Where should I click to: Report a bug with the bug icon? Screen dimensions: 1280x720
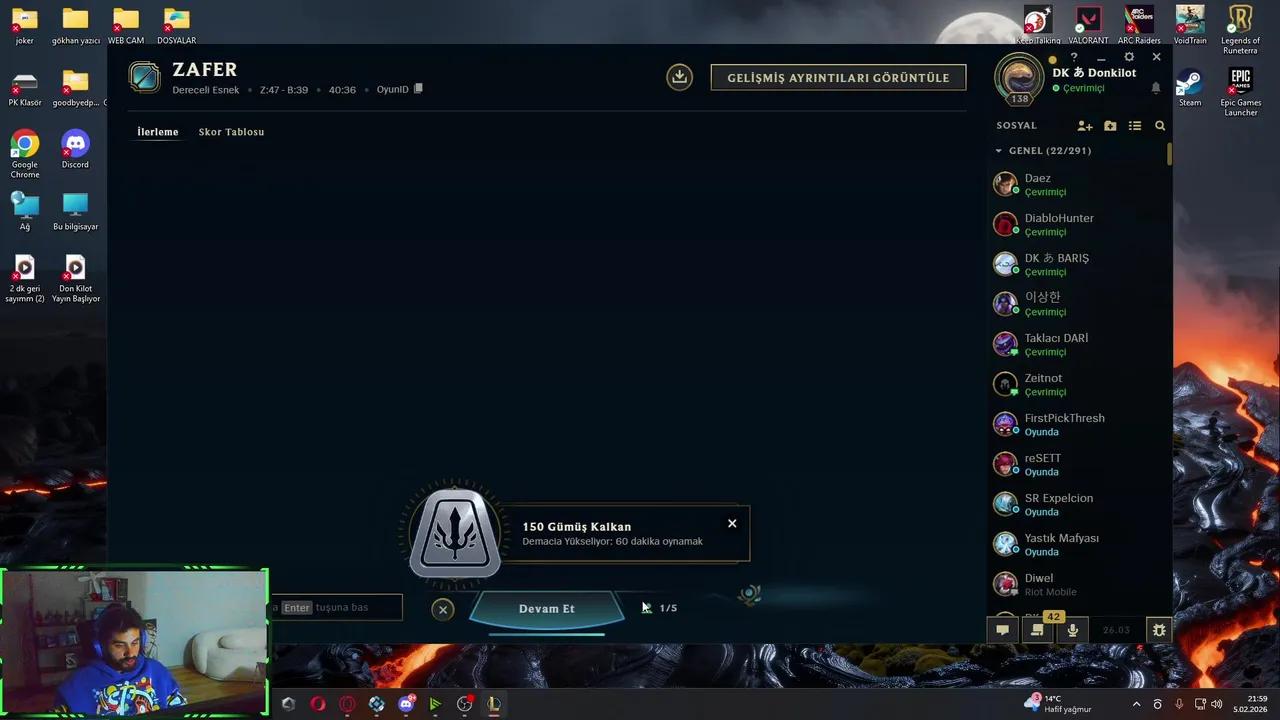click(1158, 630)
